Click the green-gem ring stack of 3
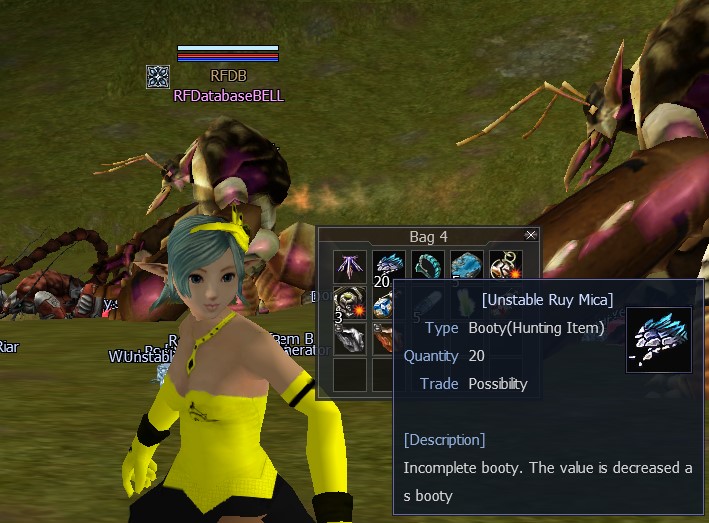The height and width of the screenshot is (523, 709). 350,302
